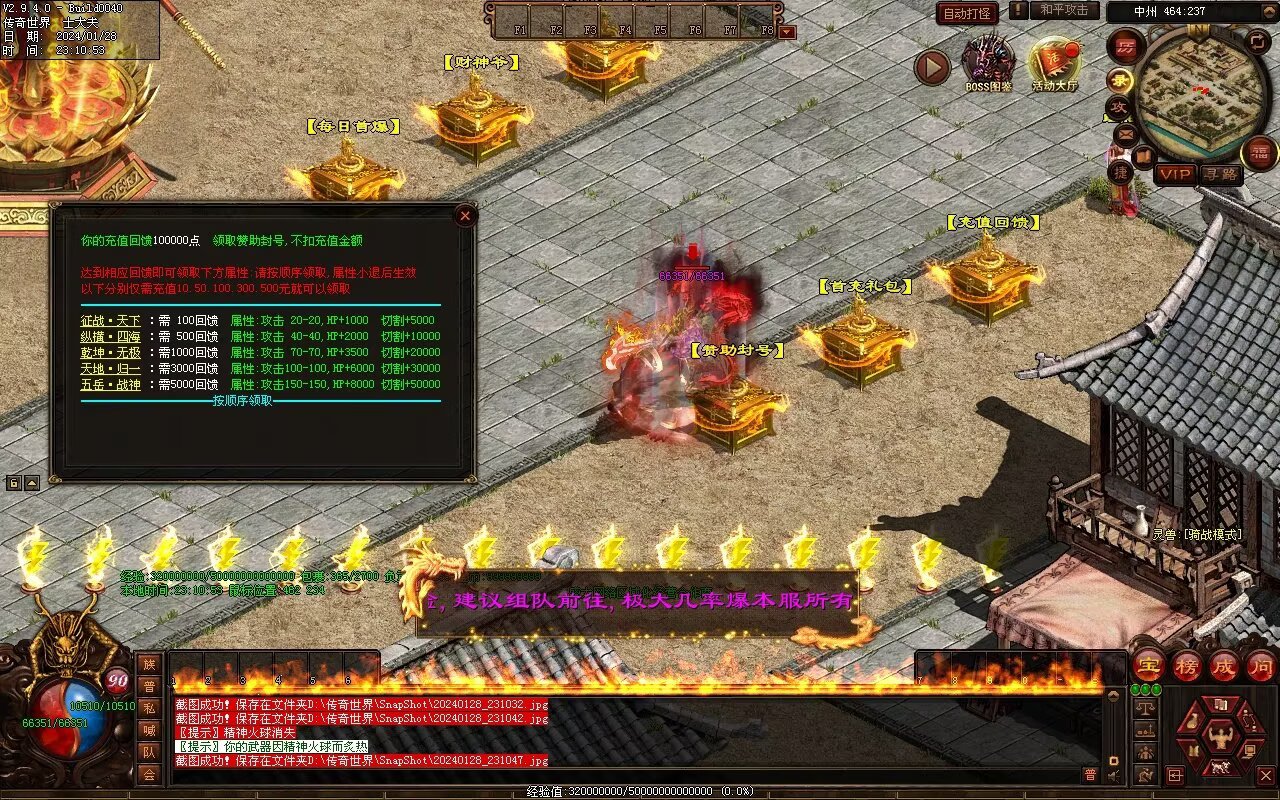Select the 私 private chat channel
1280x800 pixels.
click(x=149, y=708)
